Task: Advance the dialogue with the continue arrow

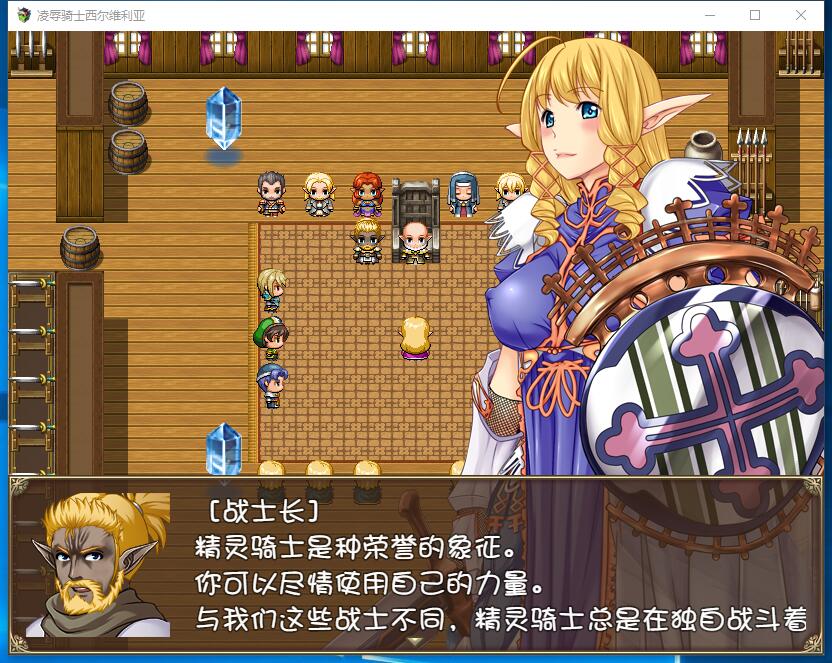Action: click(416, 642)
